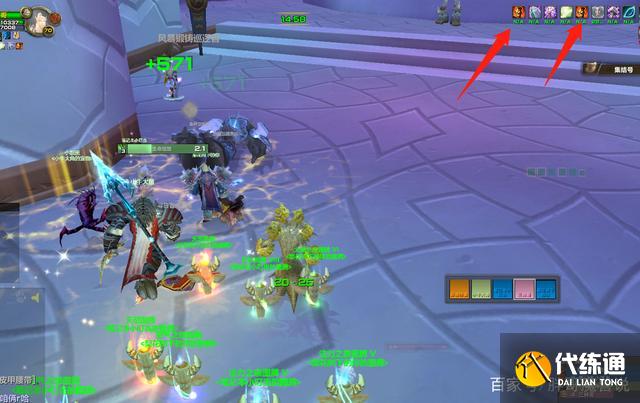
Task: Select the orange marker square
Action: coord(459,290)
